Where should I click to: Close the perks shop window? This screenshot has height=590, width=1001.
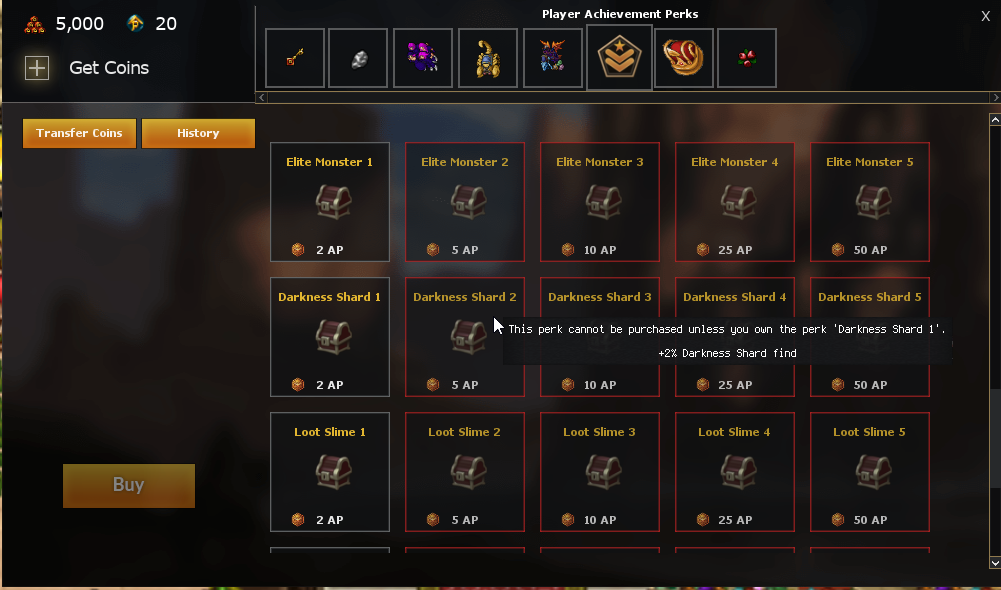[986, 15]
